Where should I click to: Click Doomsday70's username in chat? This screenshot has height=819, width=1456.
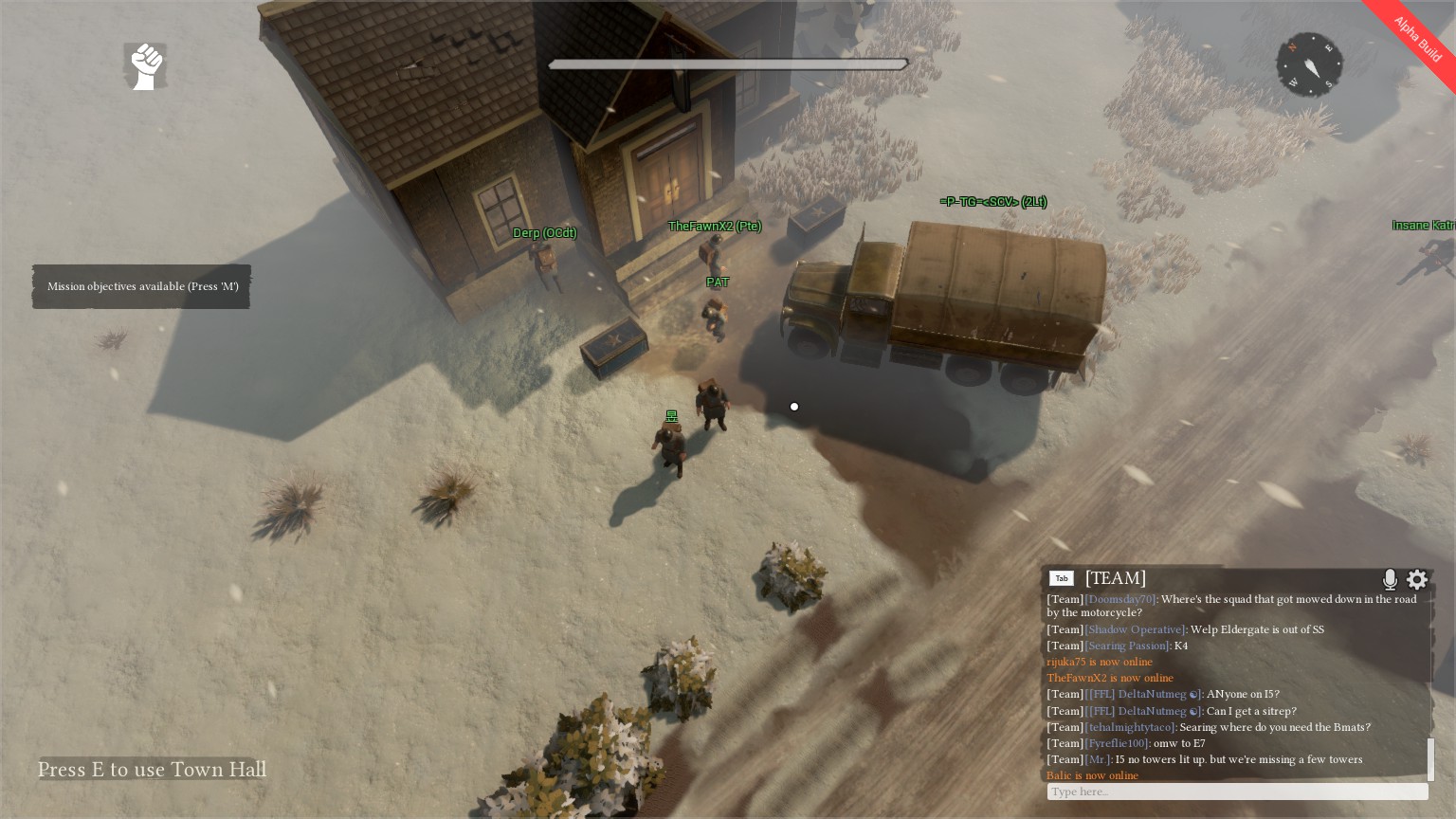click(1120, 599)
